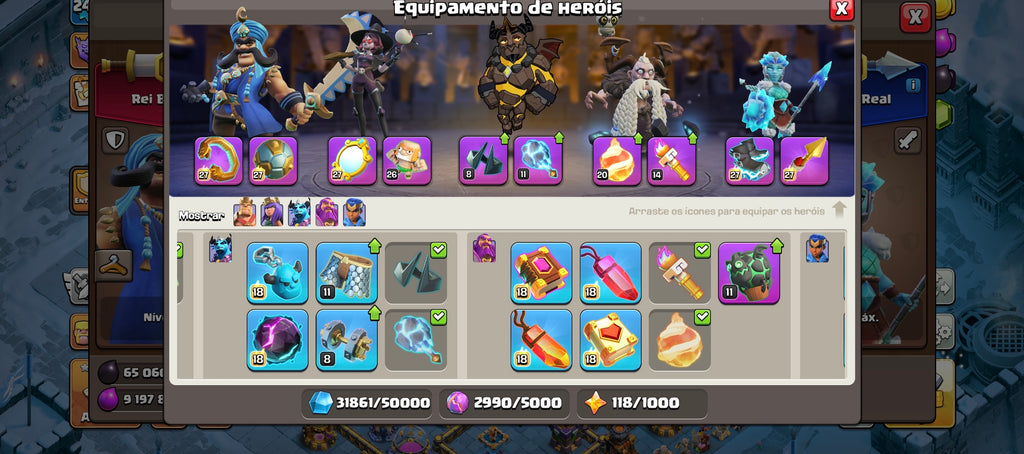This screenshot has width=1024, height=454.
Task: Pick the Noble Iron dumbbell item
Action: pos(347,340)
